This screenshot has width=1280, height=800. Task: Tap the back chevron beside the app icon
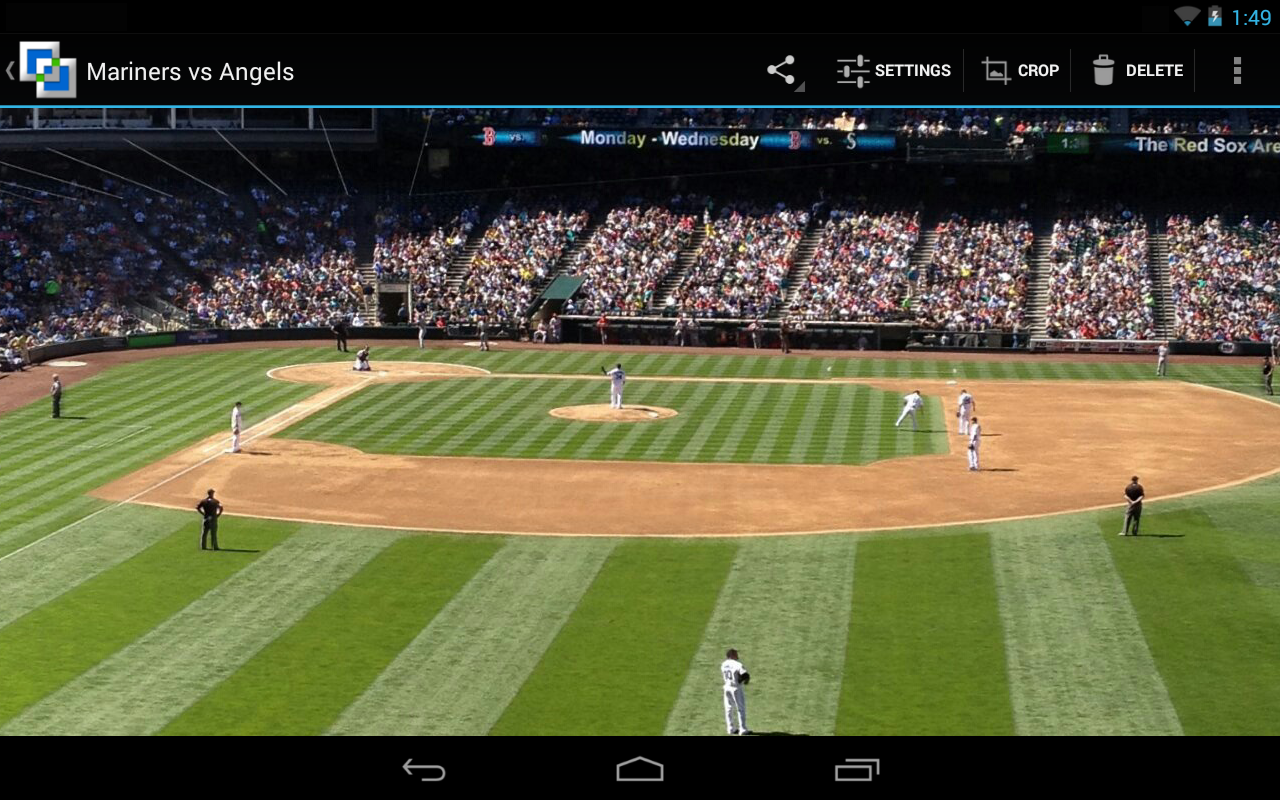tap(10, 70)
